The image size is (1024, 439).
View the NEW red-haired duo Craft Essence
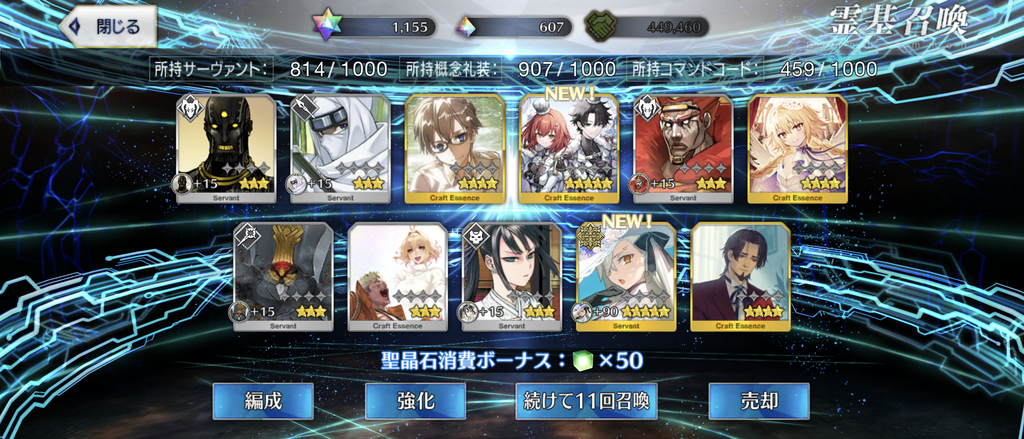[569, 148]
